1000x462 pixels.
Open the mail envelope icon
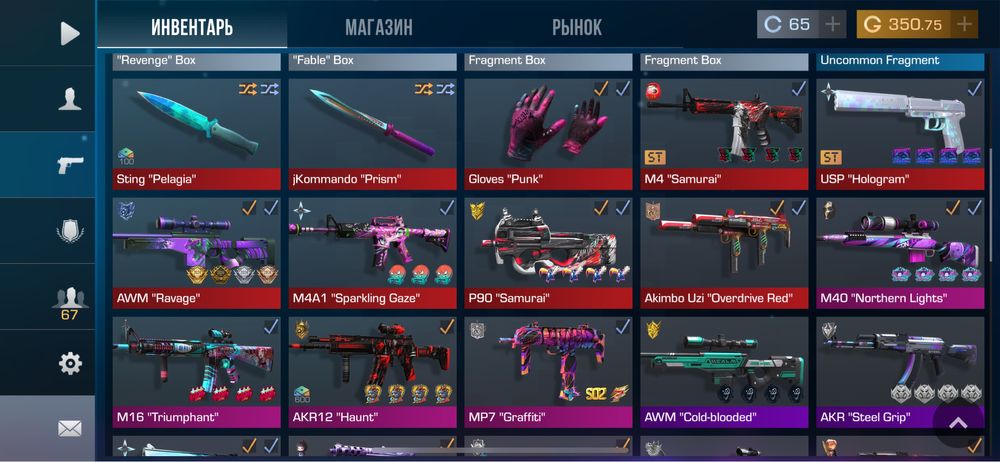point(69,428)
